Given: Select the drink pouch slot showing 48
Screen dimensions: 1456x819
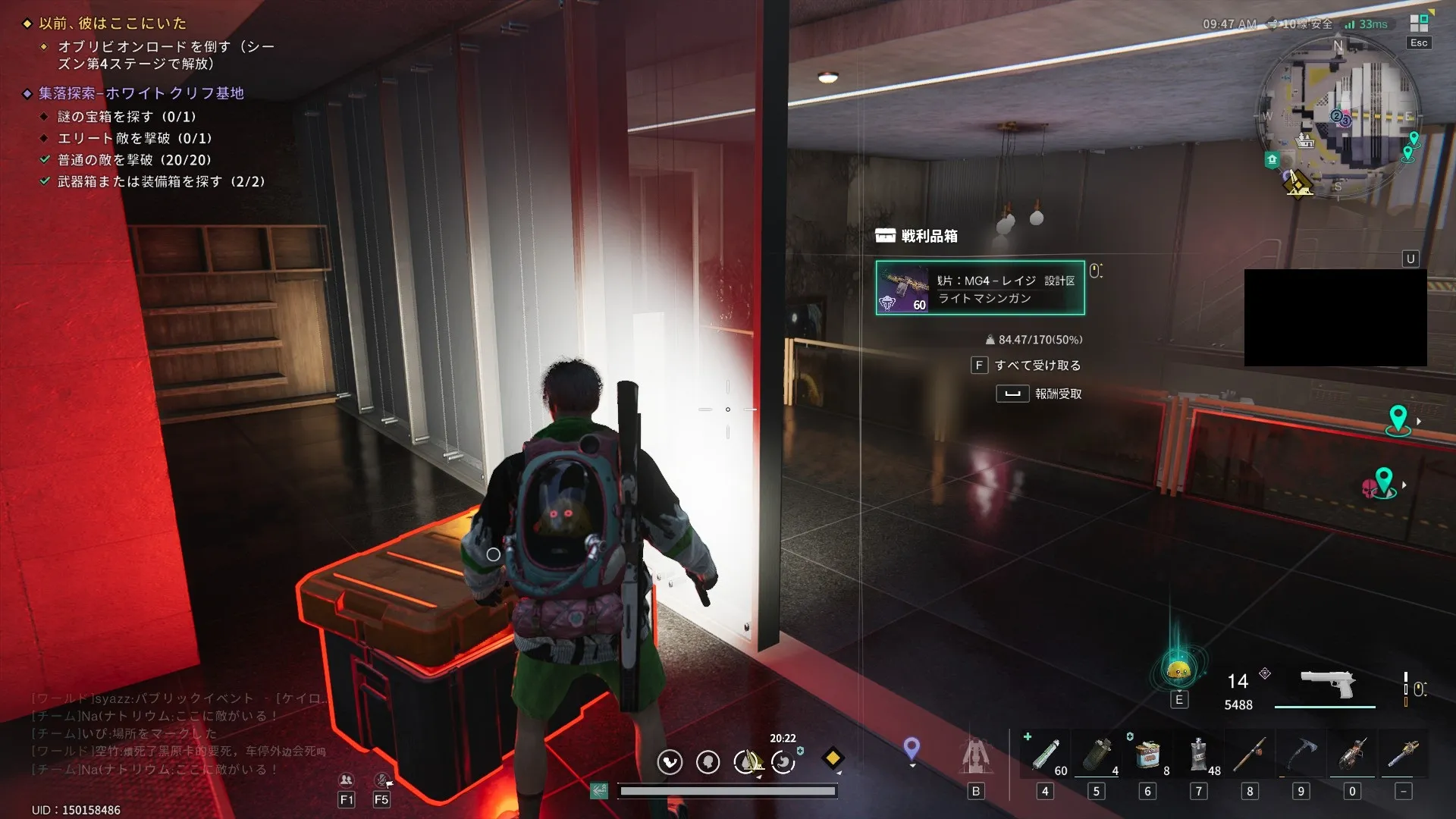Looking at the screenshot, I should (x=1199, y=756).
